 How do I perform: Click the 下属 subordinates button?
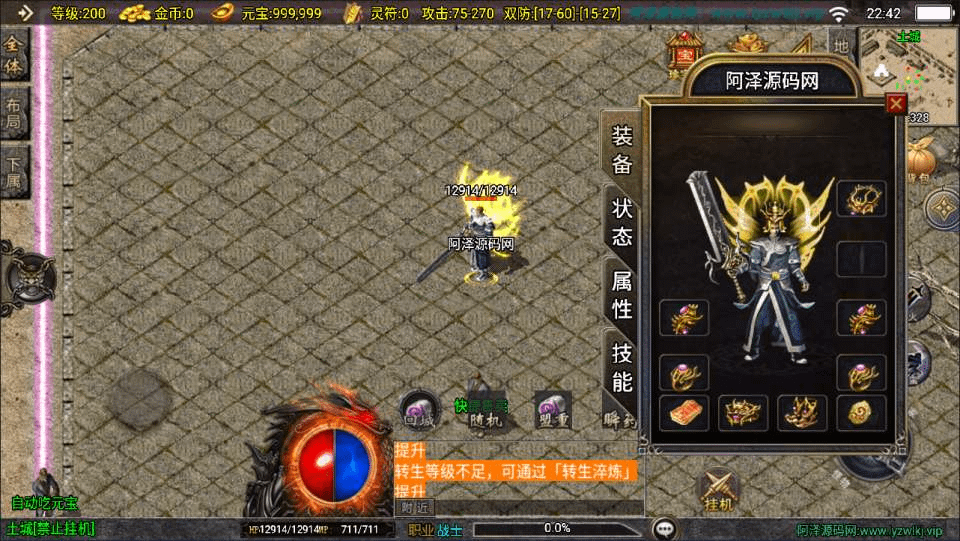pos(13,172)
